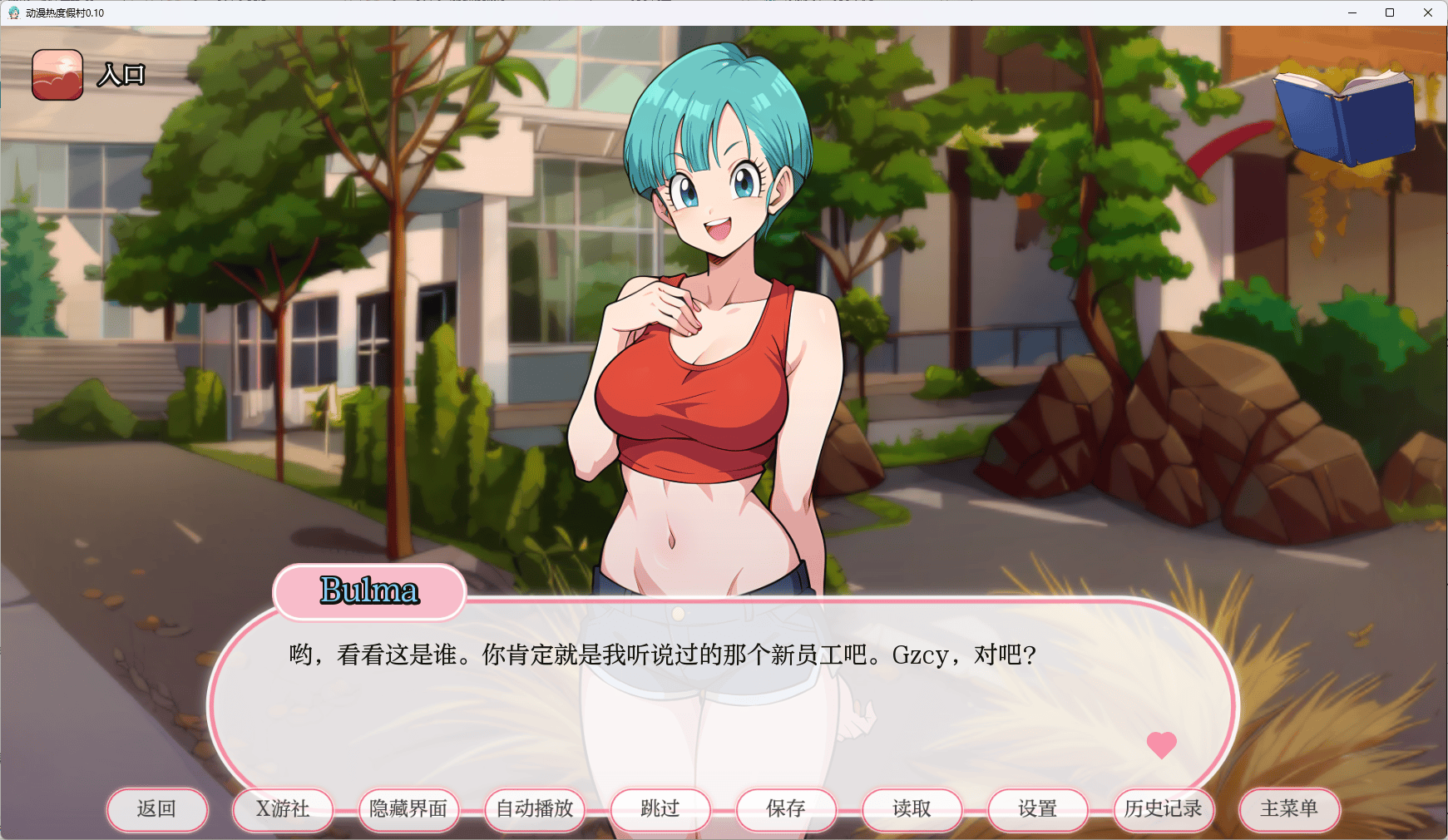This screenshot has height=840, width=1448.
Task: Open the quick menu 保存 save icon
Action: tap(785, 808)
